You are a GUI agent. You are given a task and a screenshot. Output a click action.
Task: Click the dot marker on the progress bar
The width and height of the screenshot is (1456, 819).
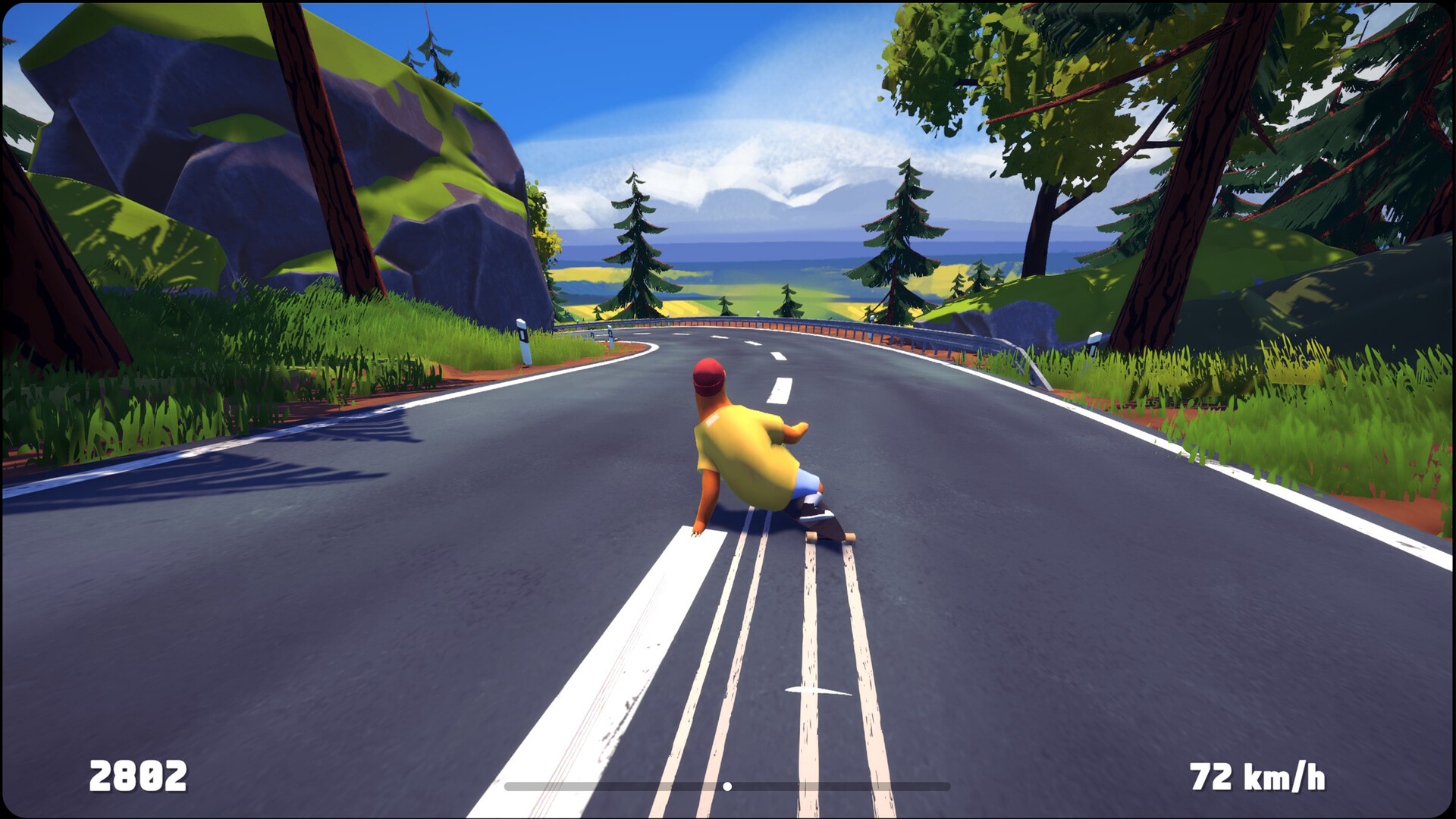[726, 786]
